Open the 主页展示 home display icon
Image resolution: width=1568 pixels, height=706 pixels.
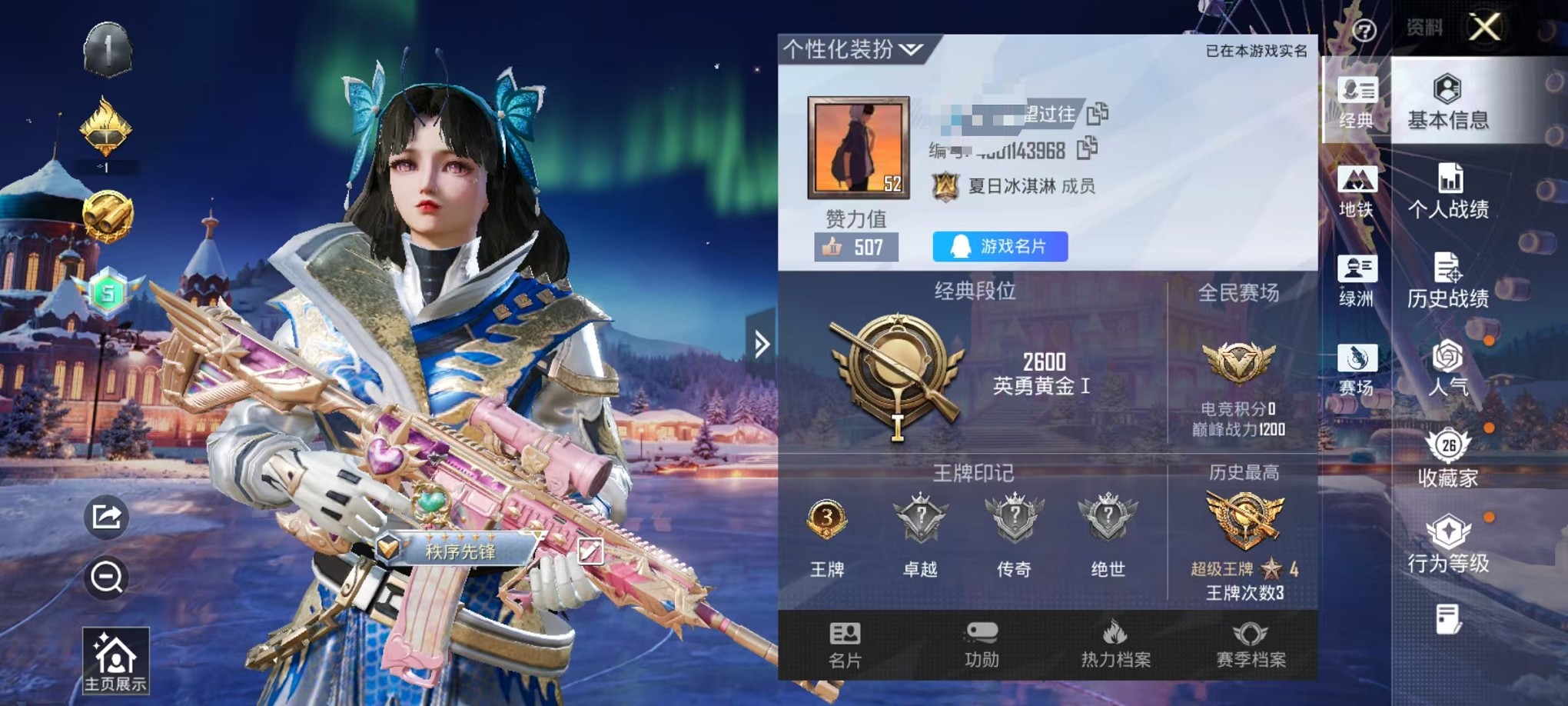114,658
